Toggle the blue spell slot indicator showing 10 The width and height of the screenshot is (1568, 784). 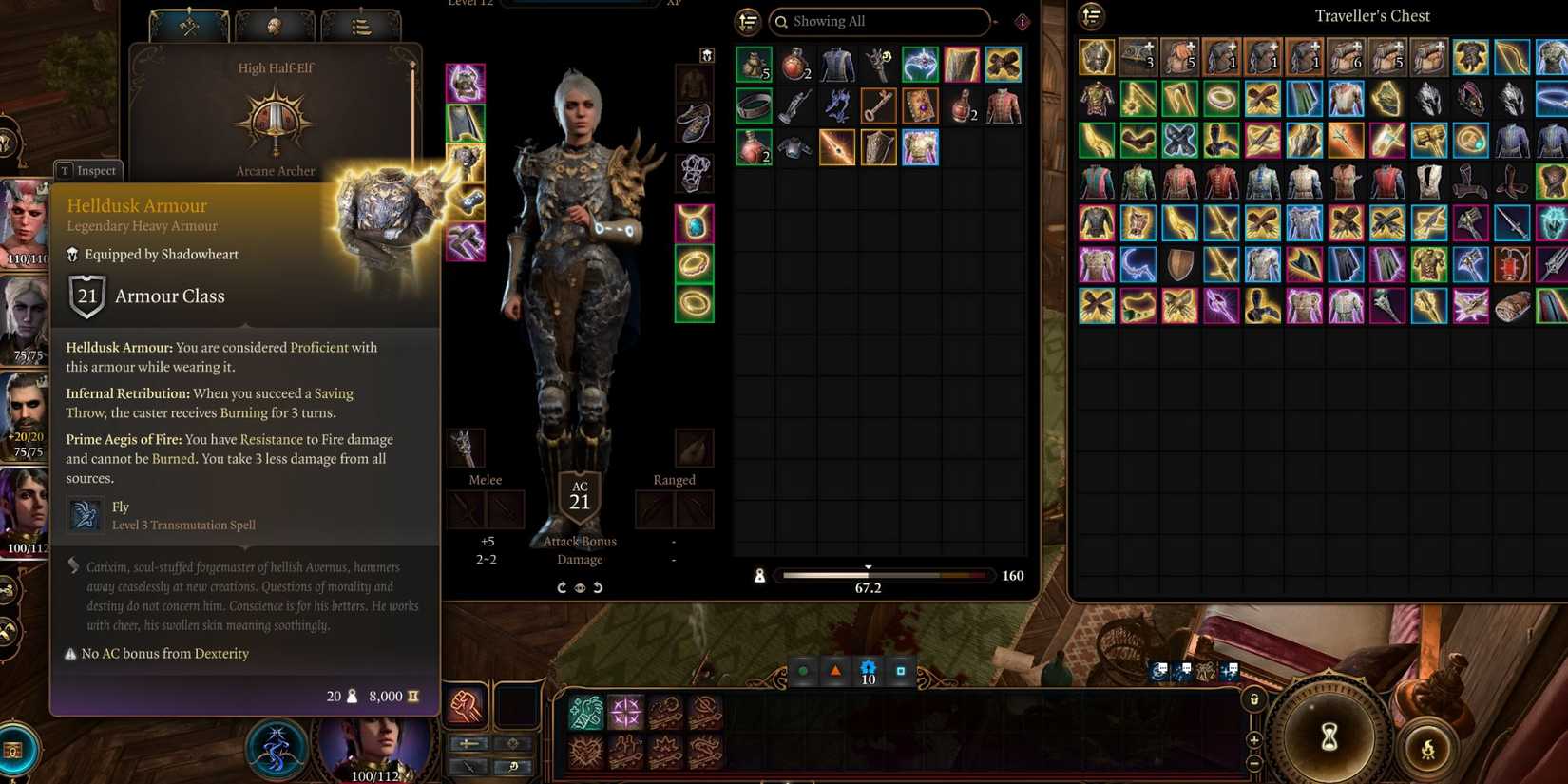[868, 670]
